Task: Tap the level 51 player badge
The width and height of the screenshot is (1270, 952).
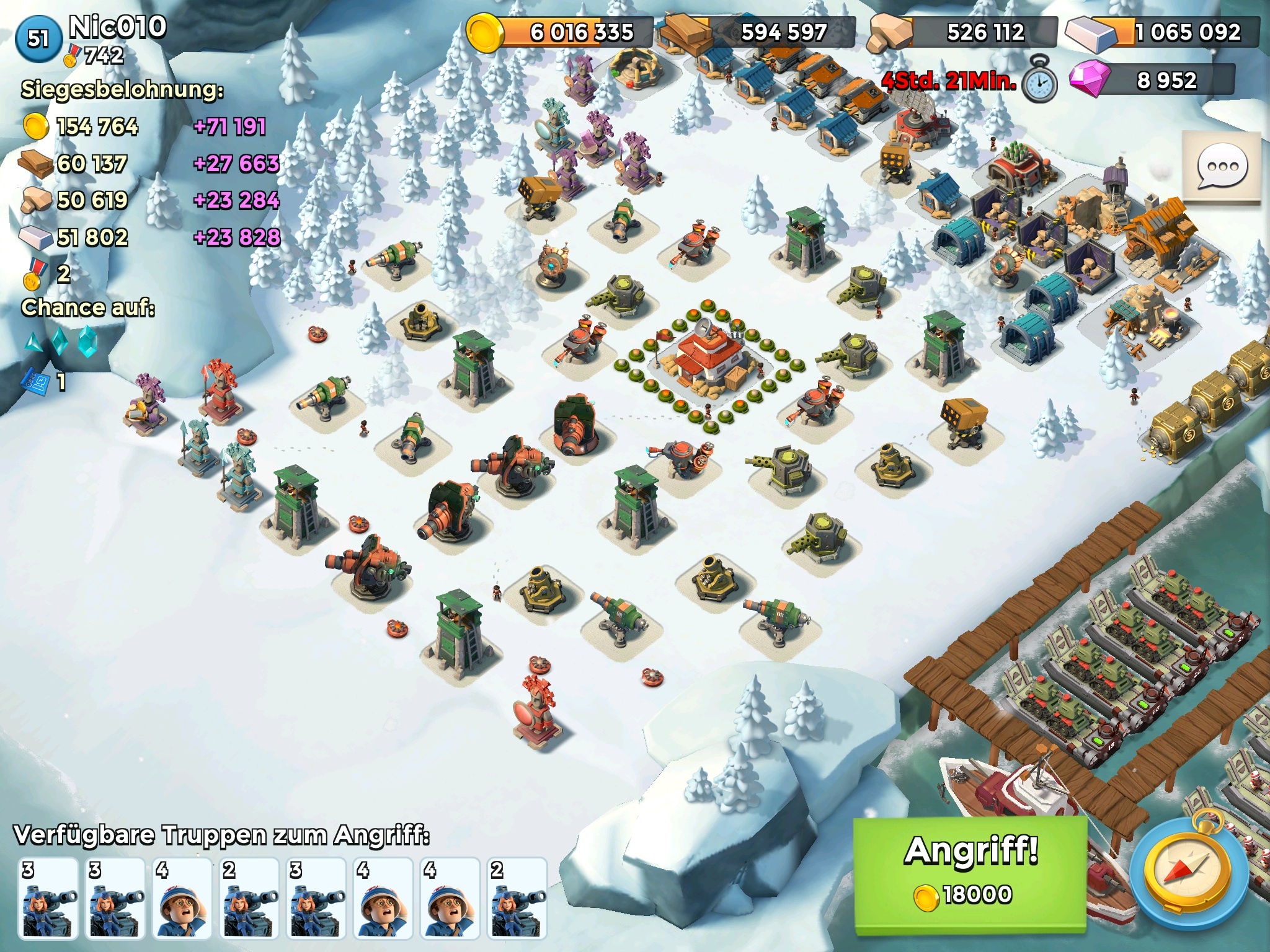Action: point(38,38)
